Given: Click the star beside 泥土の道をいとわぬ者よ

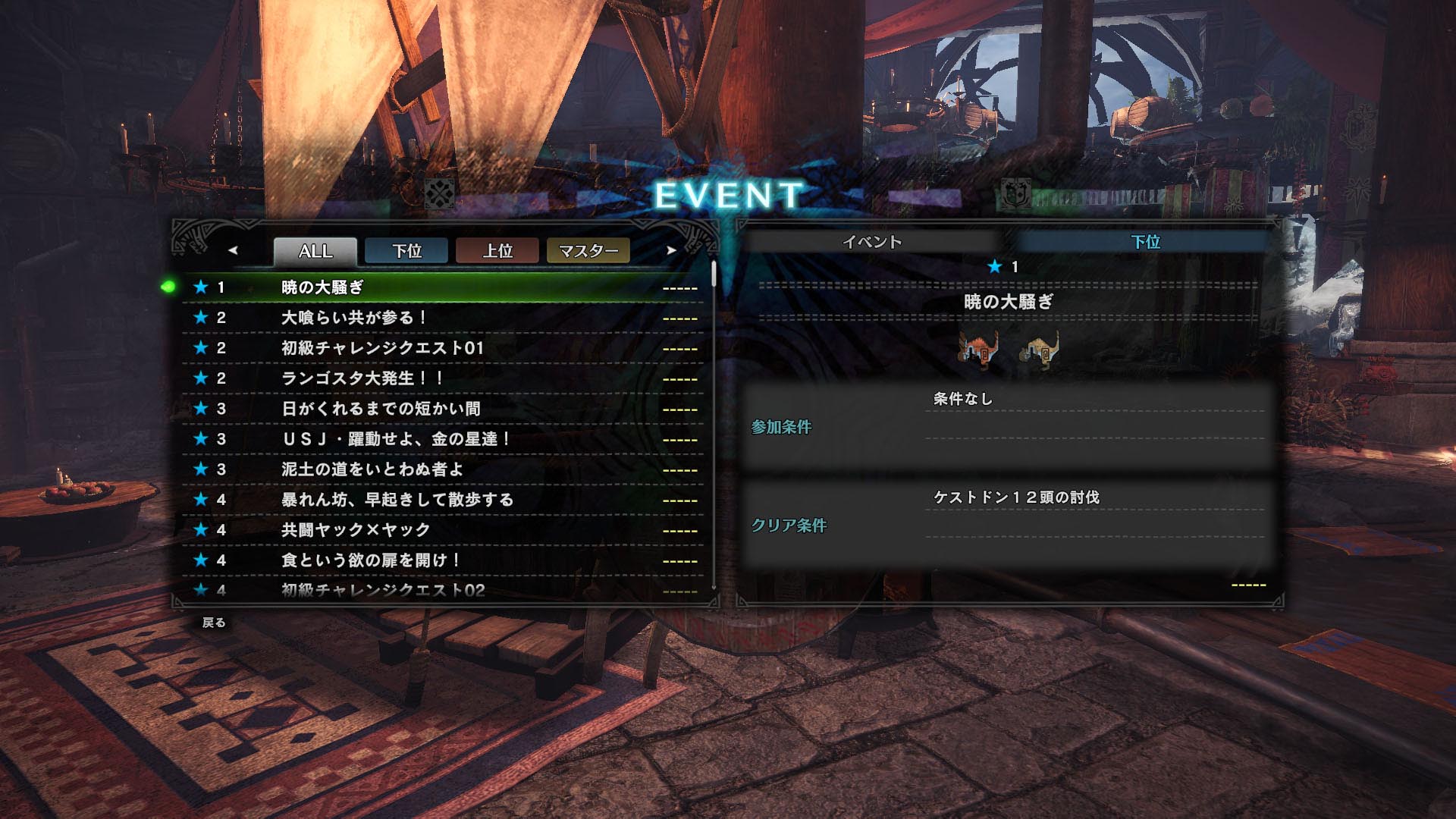Looking at the screenshot, I should pyautogui.click(x=201, y=470).
